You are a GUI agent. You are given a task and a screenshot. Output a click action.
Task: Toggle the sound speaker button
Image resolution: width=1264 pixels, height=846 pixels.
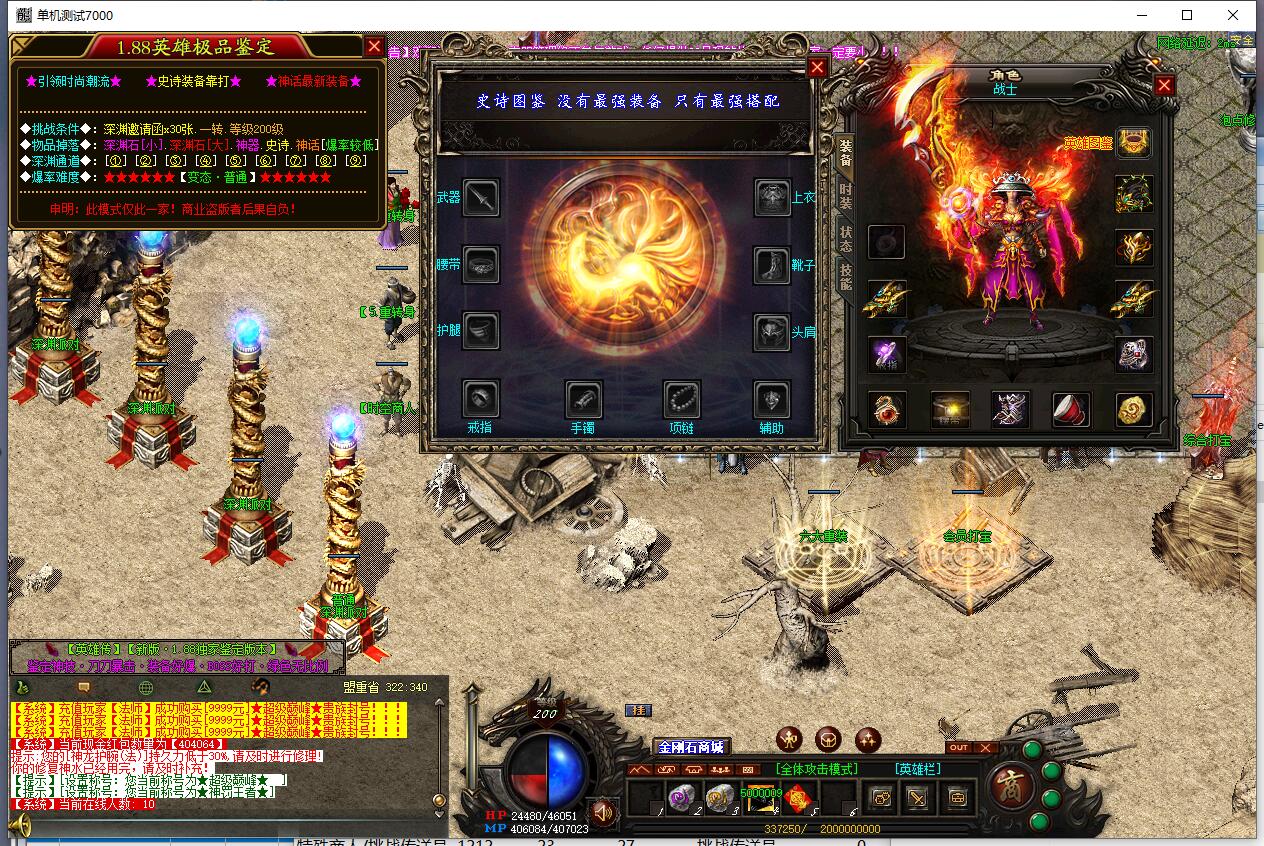[601, 810]
